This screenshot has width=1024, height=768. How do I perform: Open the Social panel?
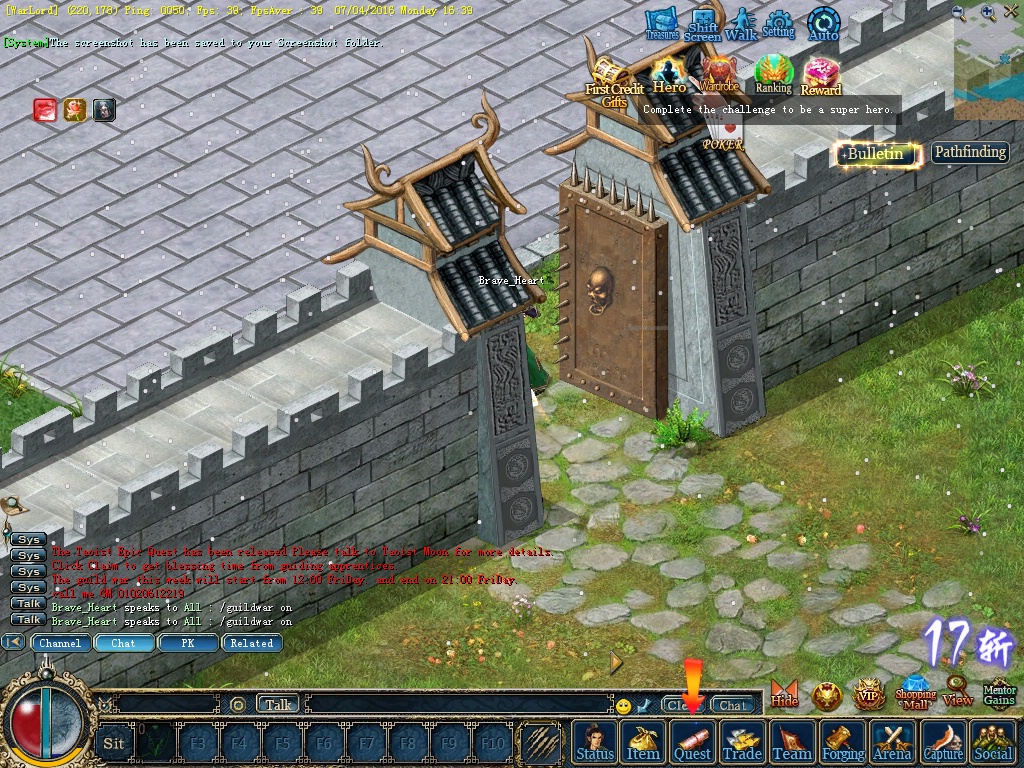click(x=993, y=742)
